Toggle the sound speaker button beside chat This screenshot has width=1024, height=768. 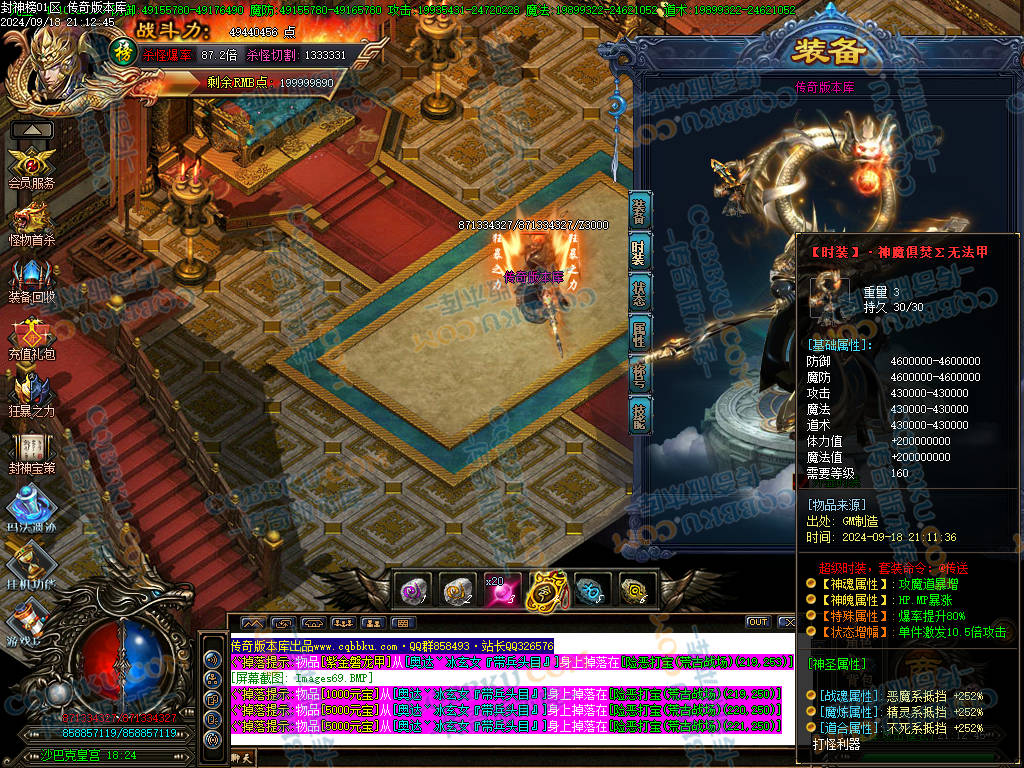coord(211,659)
